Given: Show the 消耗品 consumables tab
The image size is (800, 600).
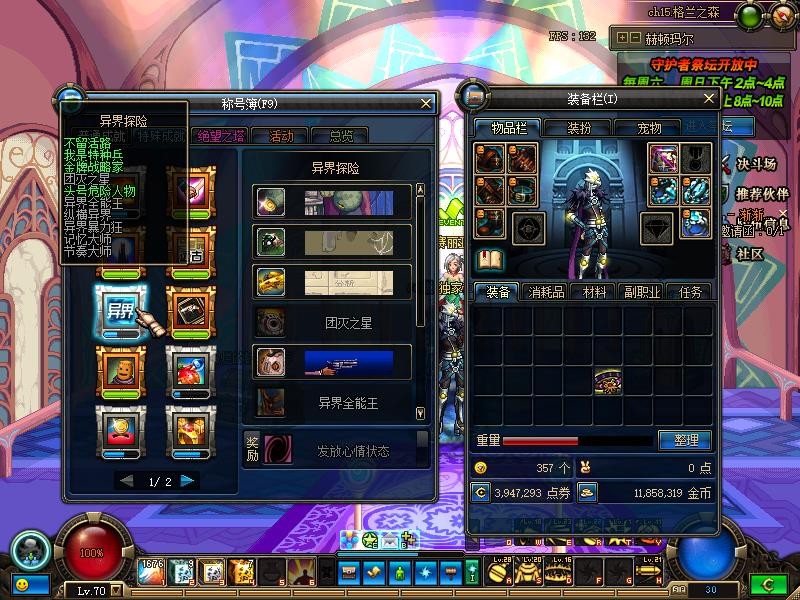Looking at the screenshot, I should tap(546, 292).
